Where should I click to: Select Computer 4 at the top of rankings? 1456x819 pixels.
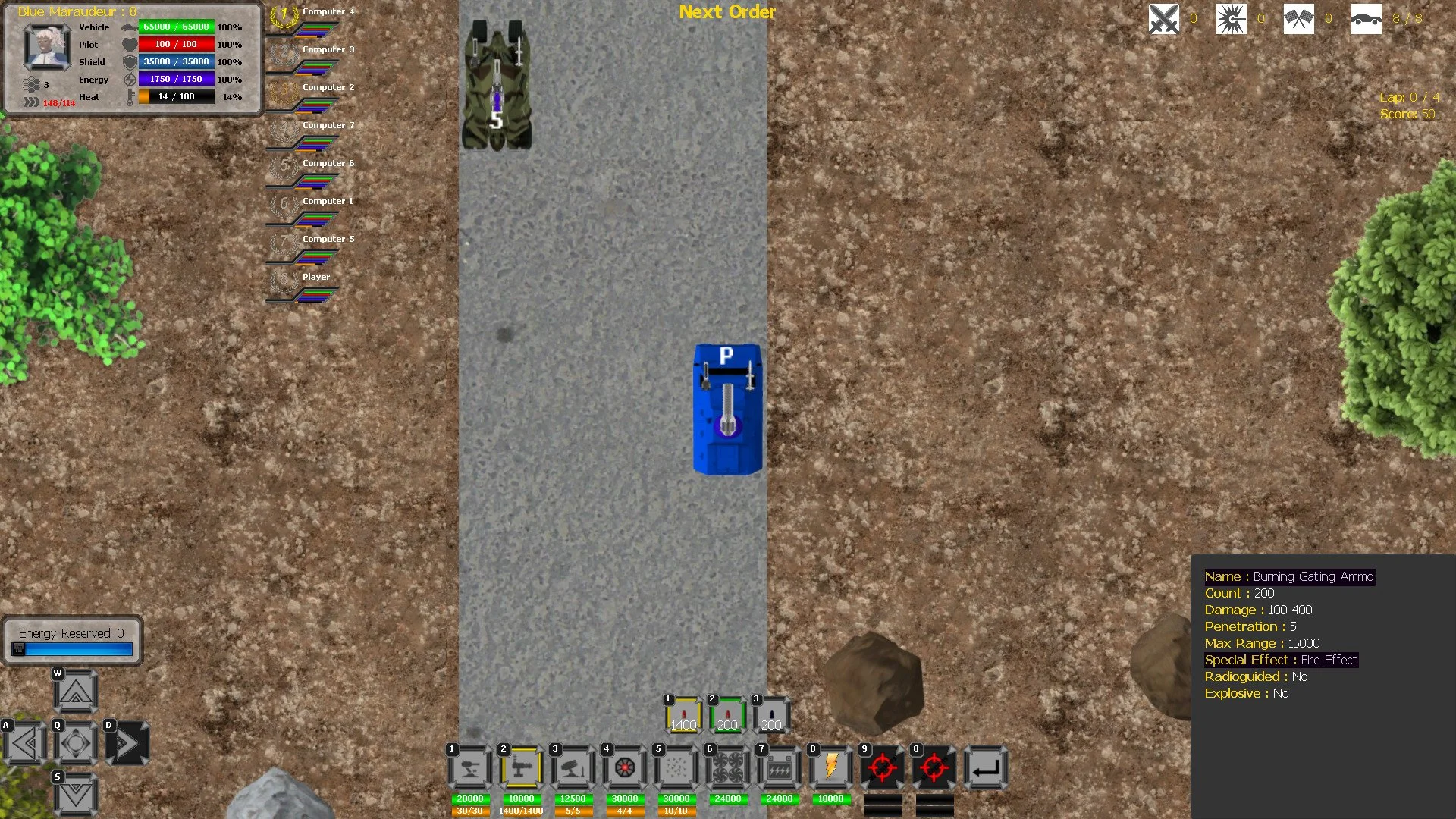coord(327,11)
